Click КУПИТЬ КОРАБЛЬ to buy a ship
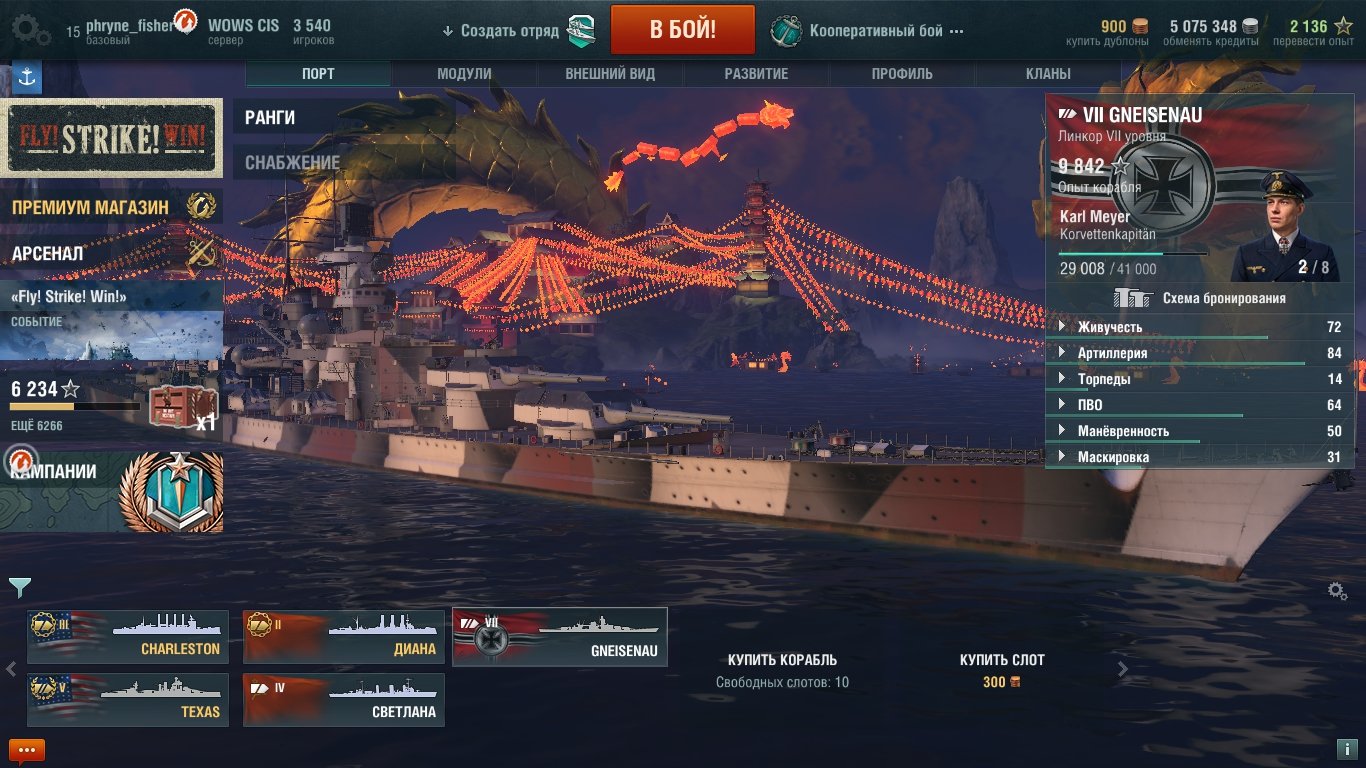This screenshot has height=768, width=1366. [782, 660]
